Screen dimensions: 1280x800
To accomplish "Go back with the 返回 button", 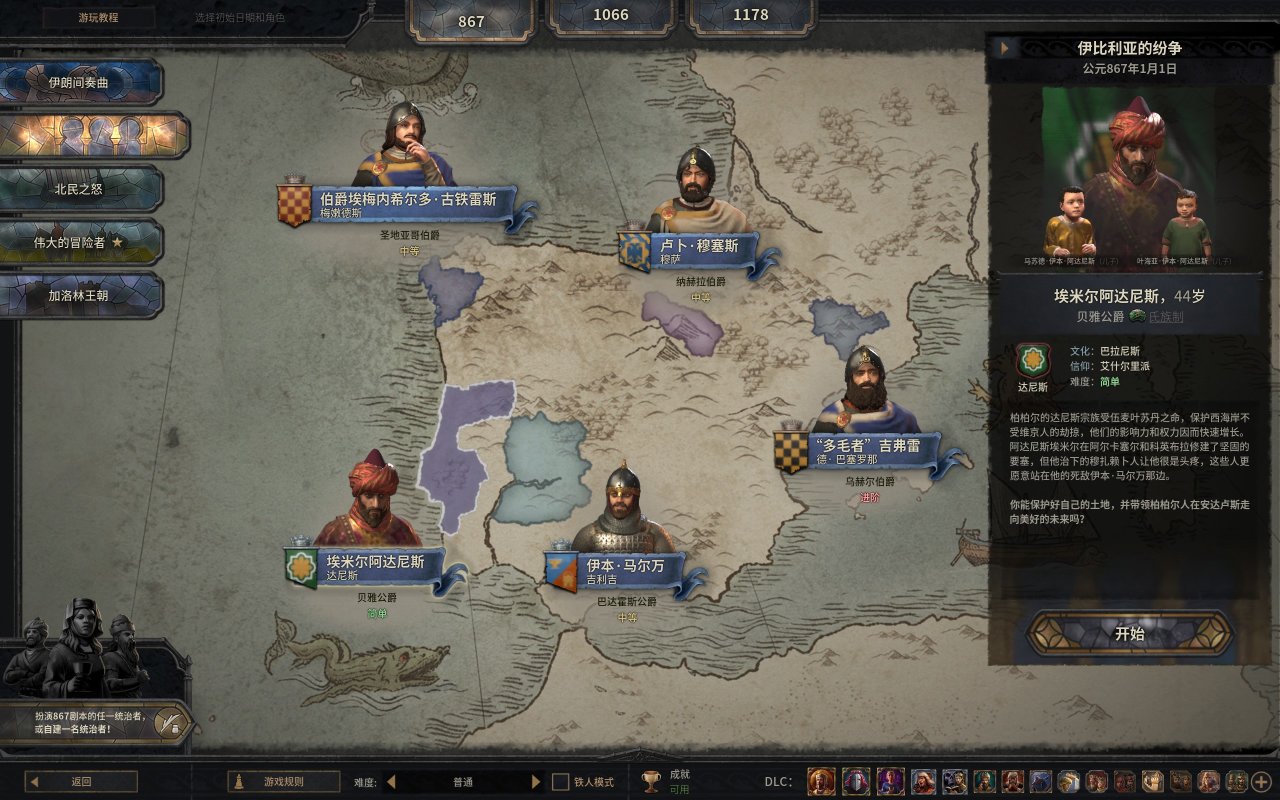I will click(81, 782).
